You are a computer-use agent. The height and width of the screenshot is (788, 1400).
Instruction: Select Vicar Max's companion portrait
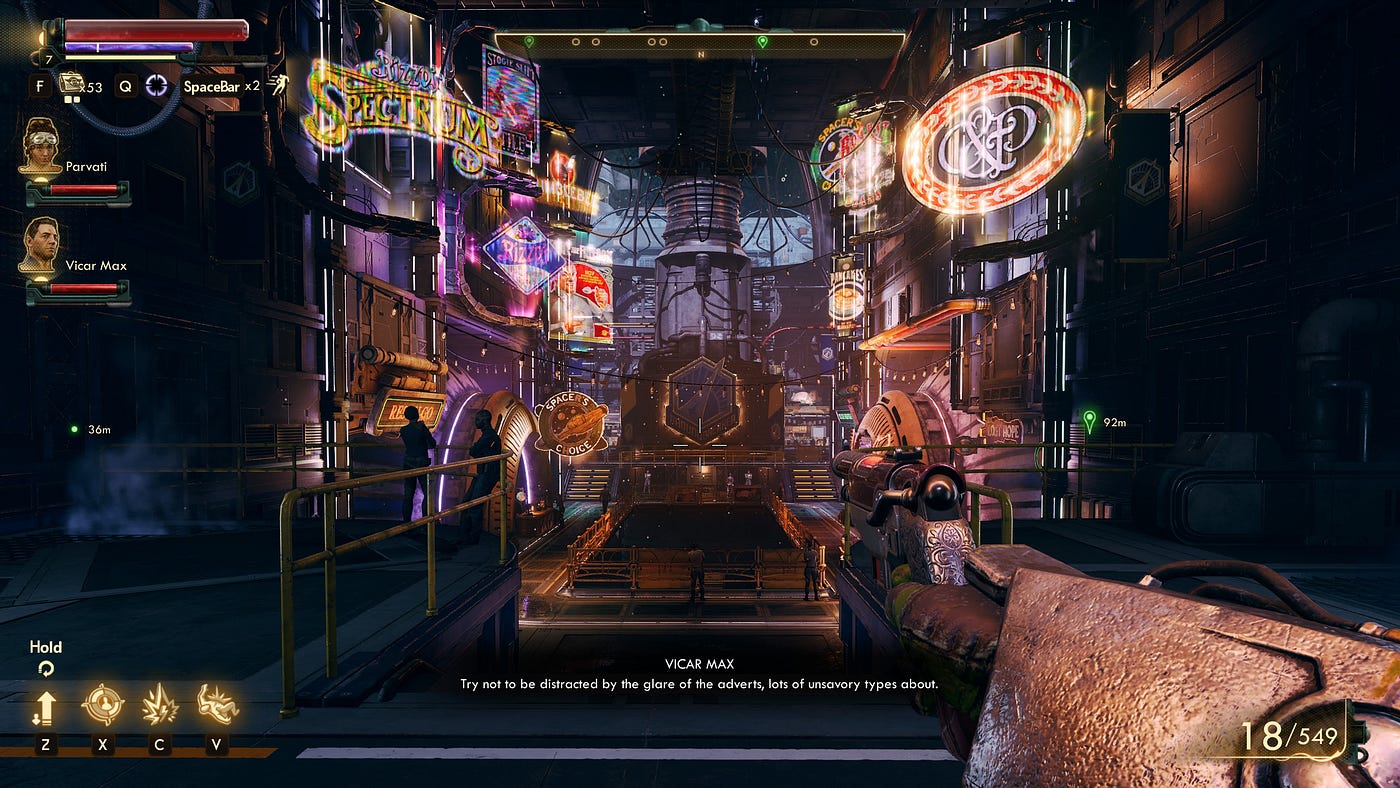coord(40,246)
